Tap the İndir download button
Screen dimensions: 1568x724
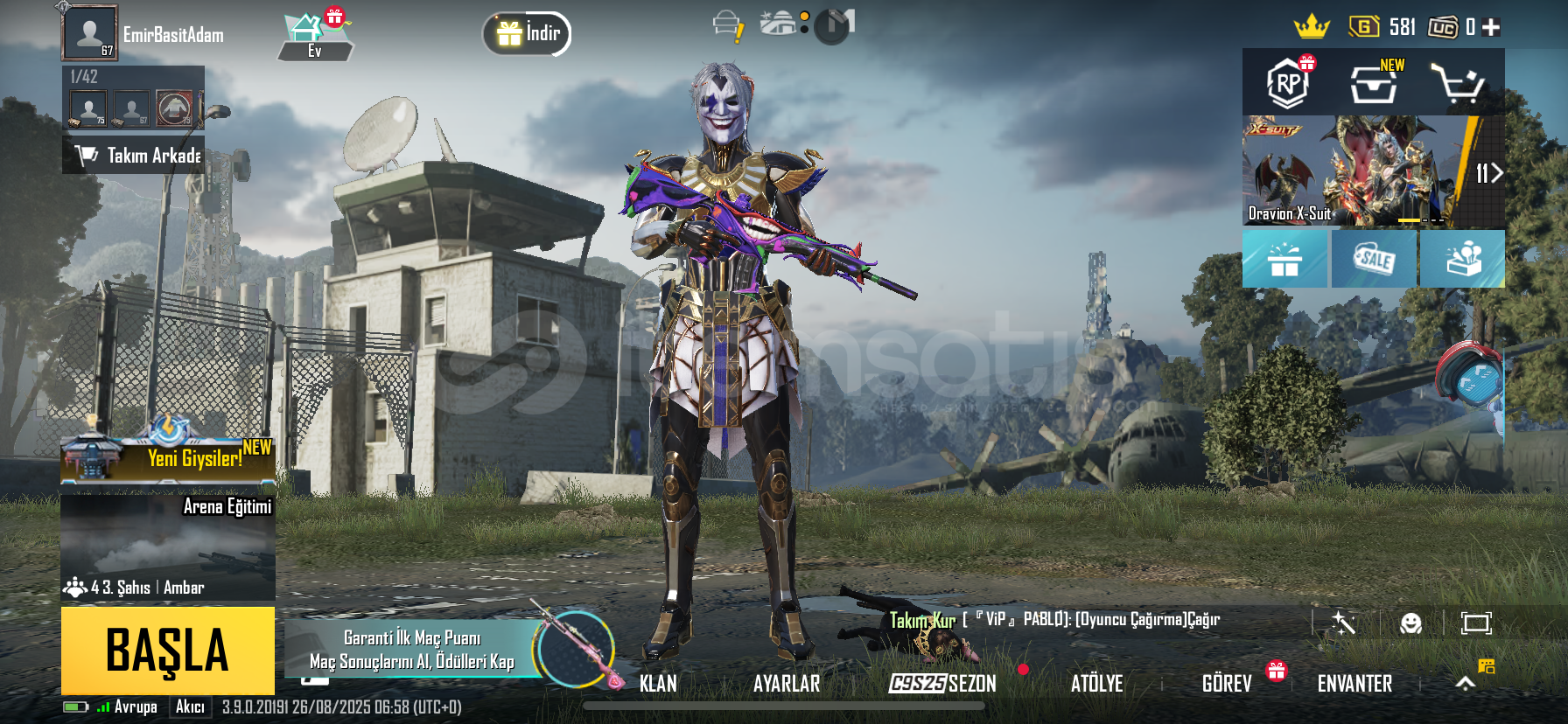[527, 34]
